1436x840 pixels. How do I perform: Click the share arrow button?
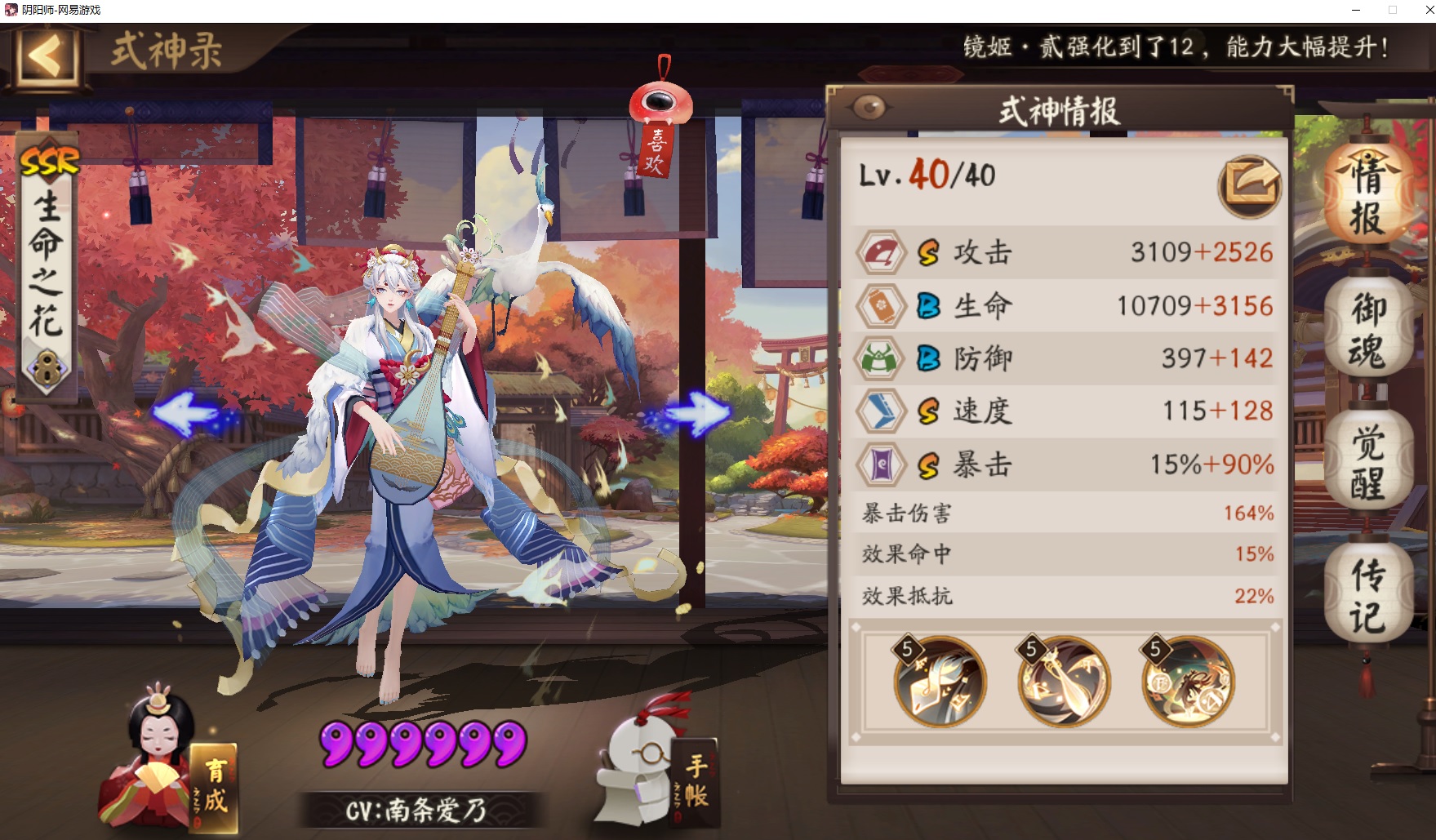point(1249,186)
